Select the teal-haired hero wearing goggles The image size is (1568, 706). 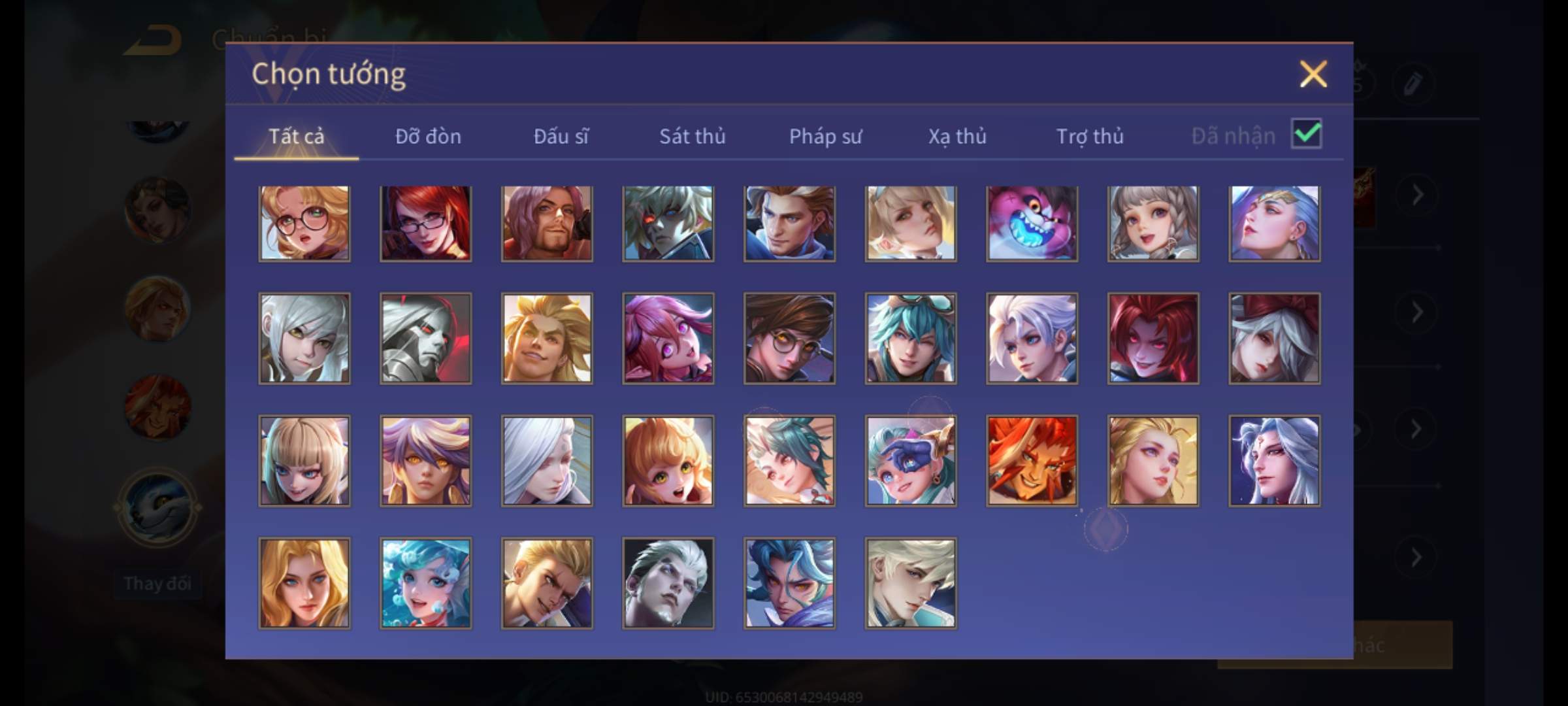pos(911,338)
